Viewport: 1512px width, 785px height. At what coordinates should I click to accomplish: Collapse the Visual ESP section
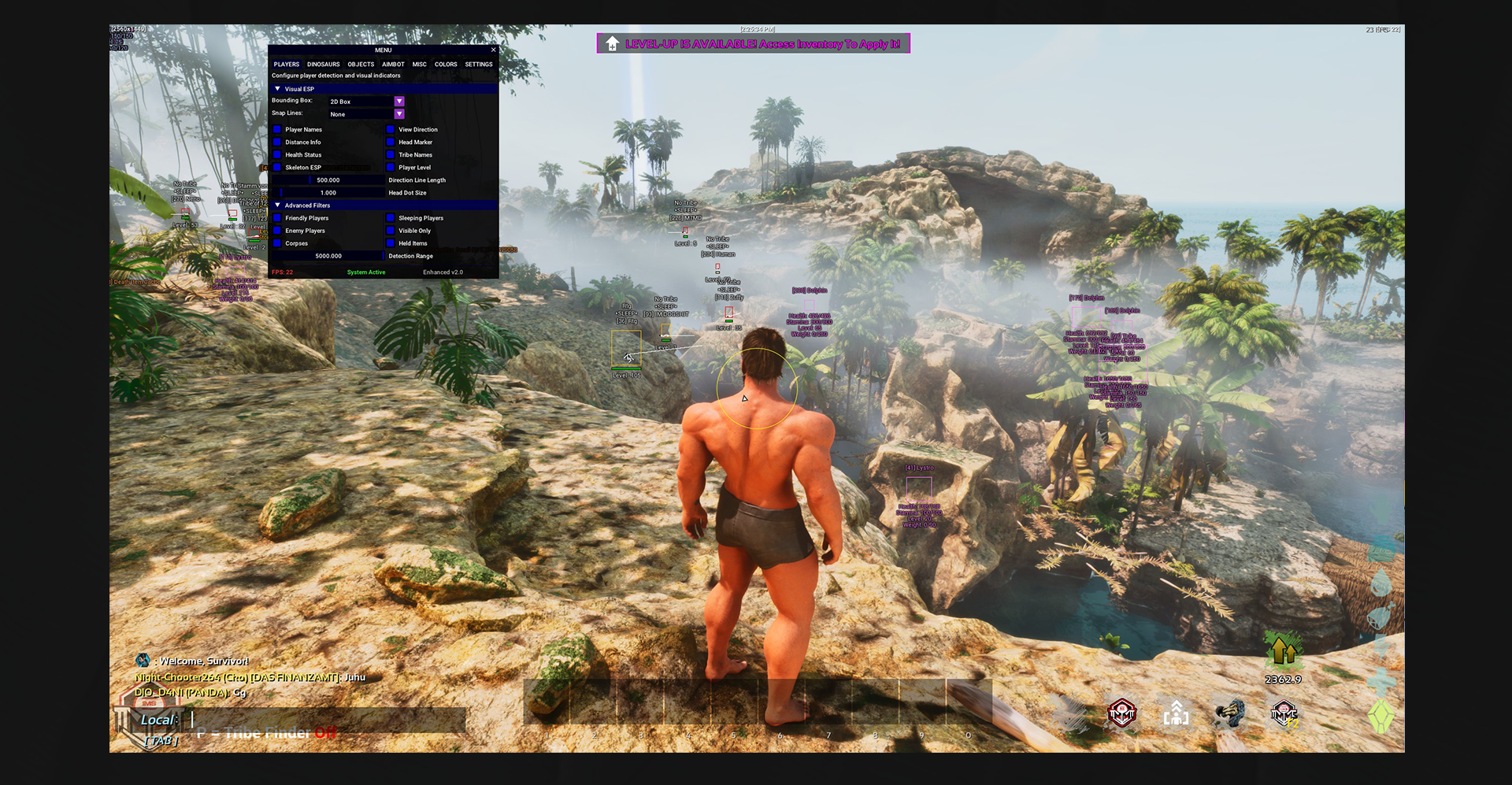click(x=278, y=89)
